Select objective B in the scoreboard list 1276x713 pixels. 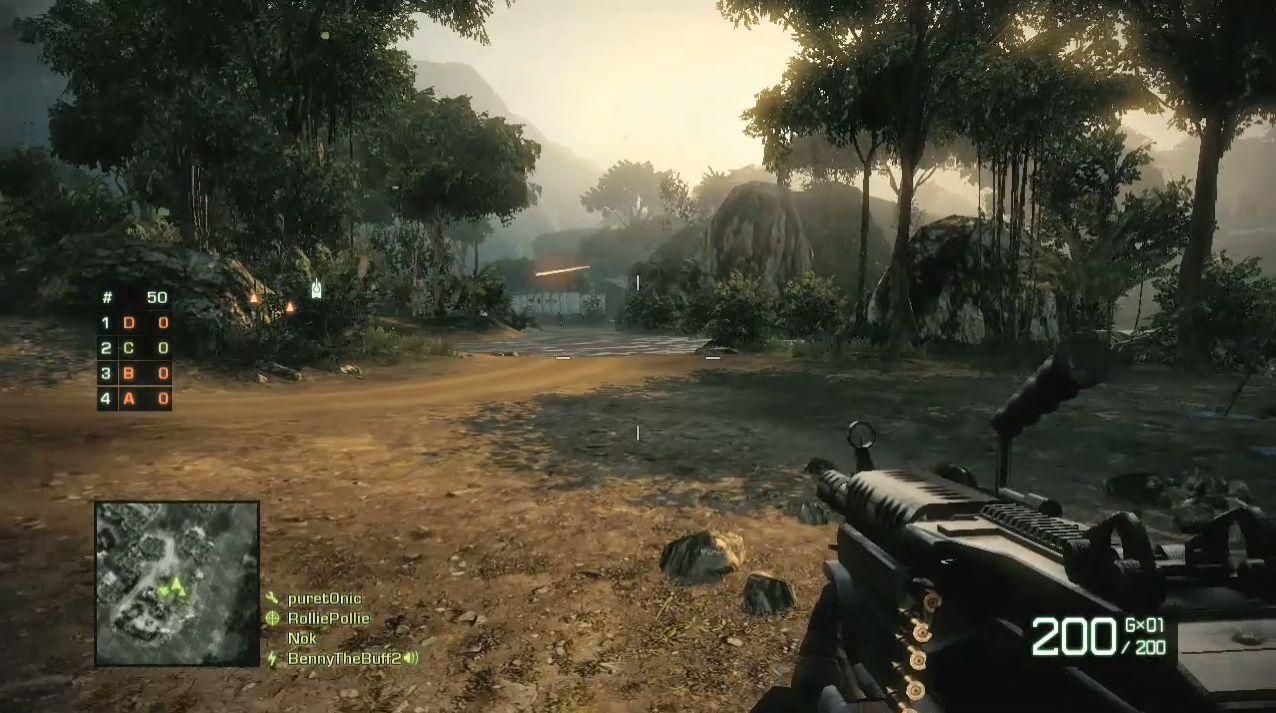pos(129,373)
